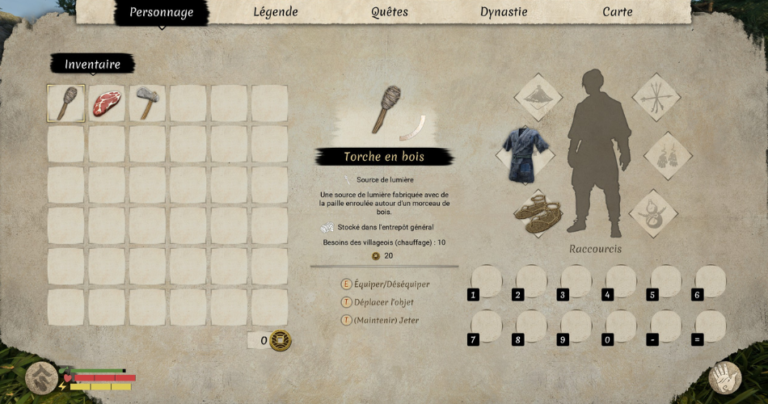Click the knotted rope equipment slot
The height and width of the screenshot is (404, 768).
[x=654, y=212]
